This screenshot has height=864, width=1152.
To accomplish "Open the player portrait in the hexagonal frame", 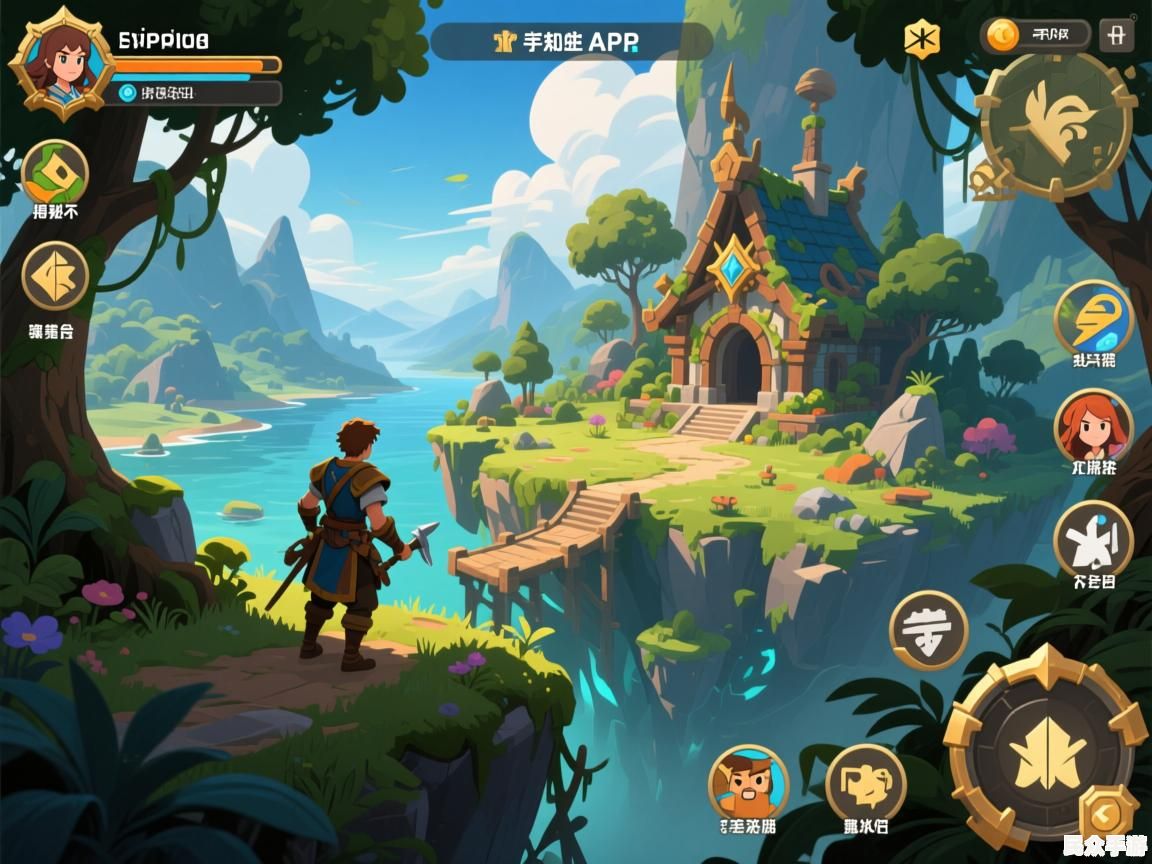I will 62,63.
